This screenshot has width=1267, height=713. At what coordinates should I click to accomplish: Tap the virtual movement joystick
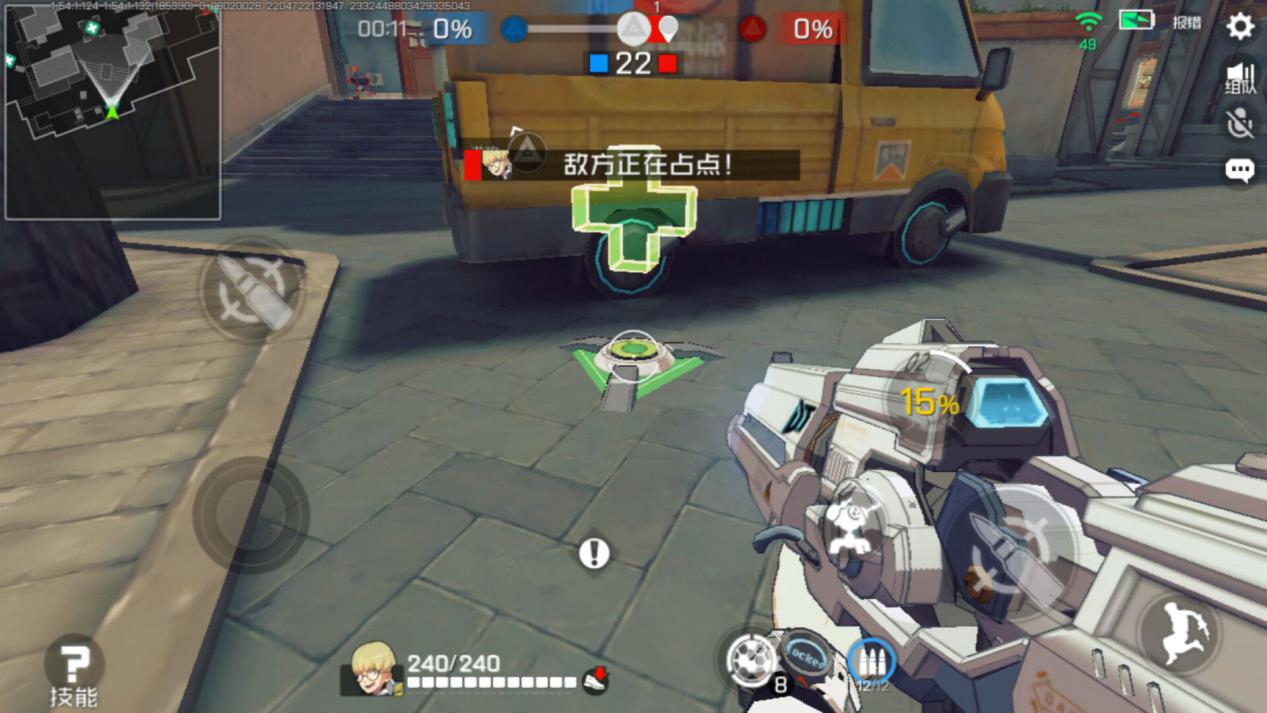point(250,515)
